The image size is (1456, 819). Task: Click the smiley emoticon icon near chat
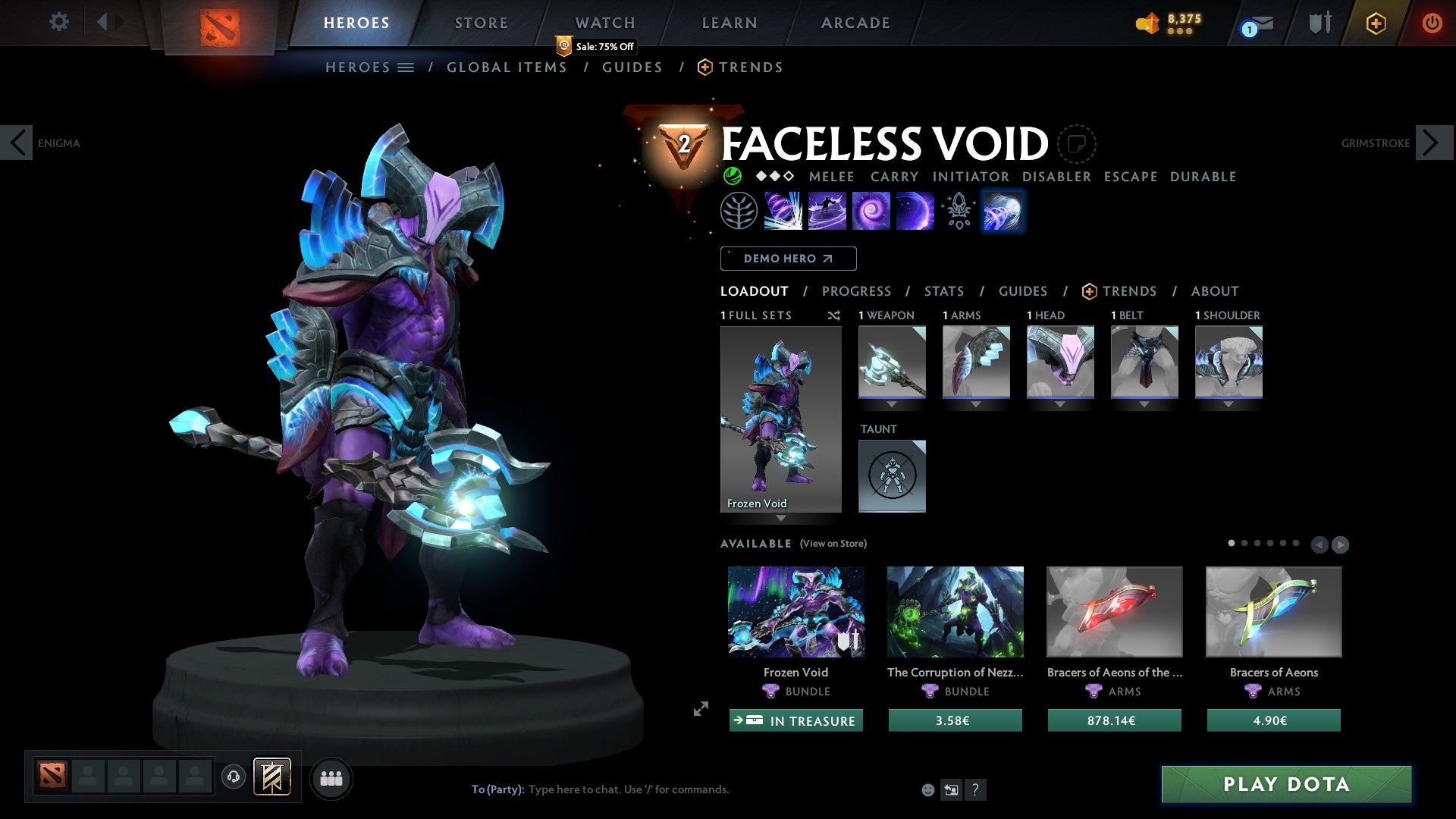[927, 789]
